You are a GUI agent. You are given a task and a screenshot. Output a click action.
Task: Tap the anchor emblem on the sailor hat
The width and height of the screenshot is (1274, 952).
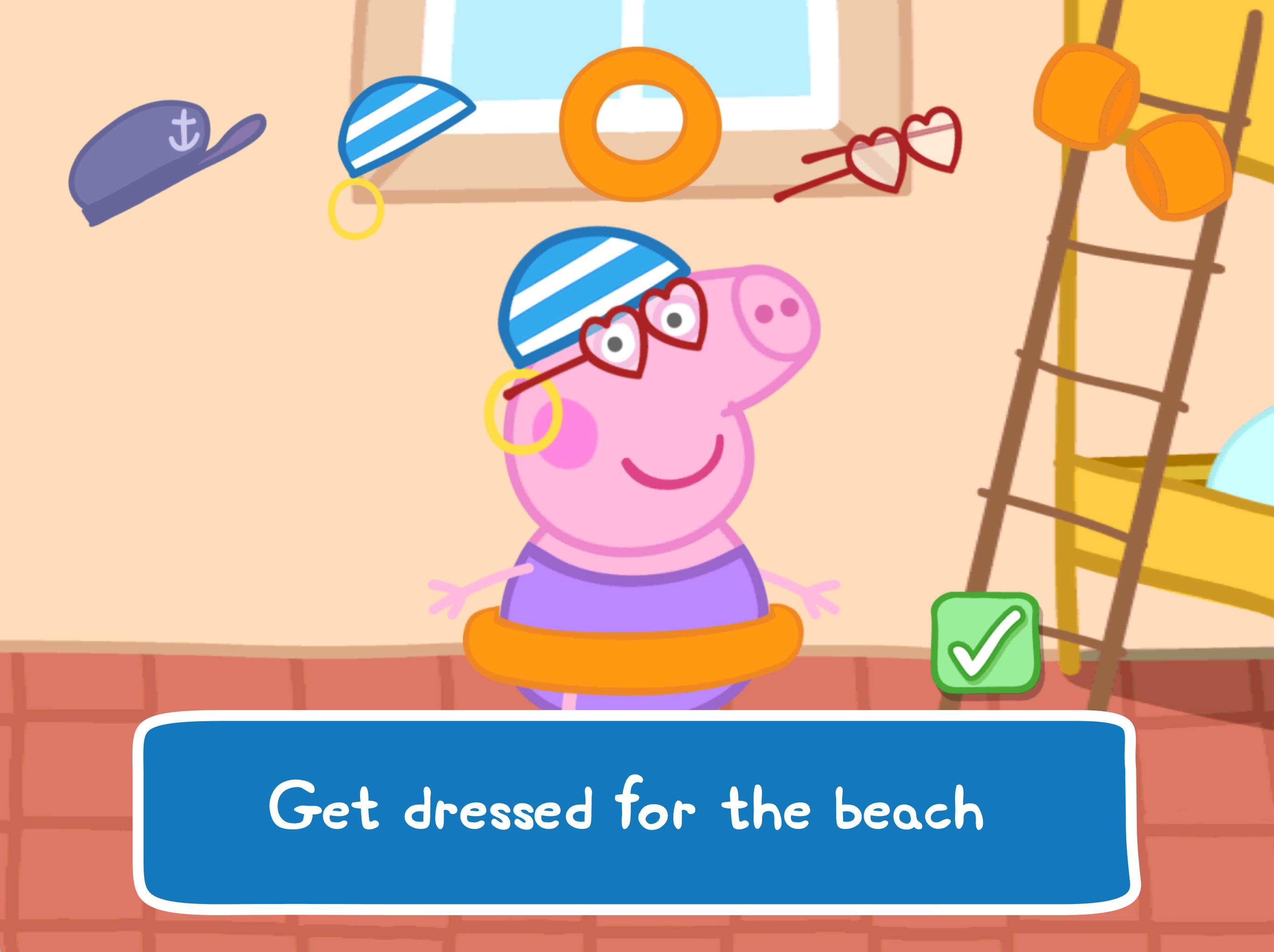pos(184,130)
